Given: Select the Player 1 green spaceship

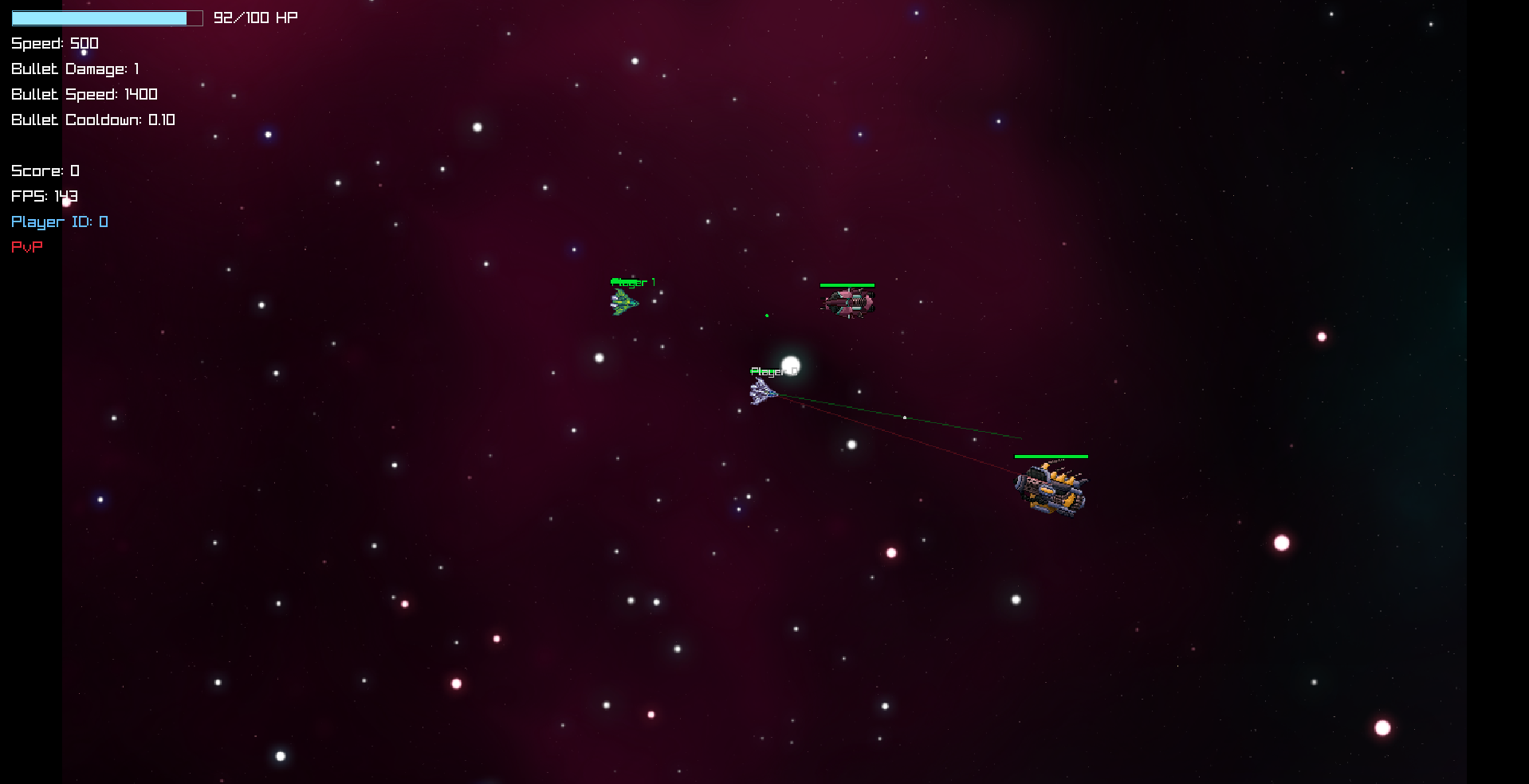Looking at the screenshot, I should point(627,301).
